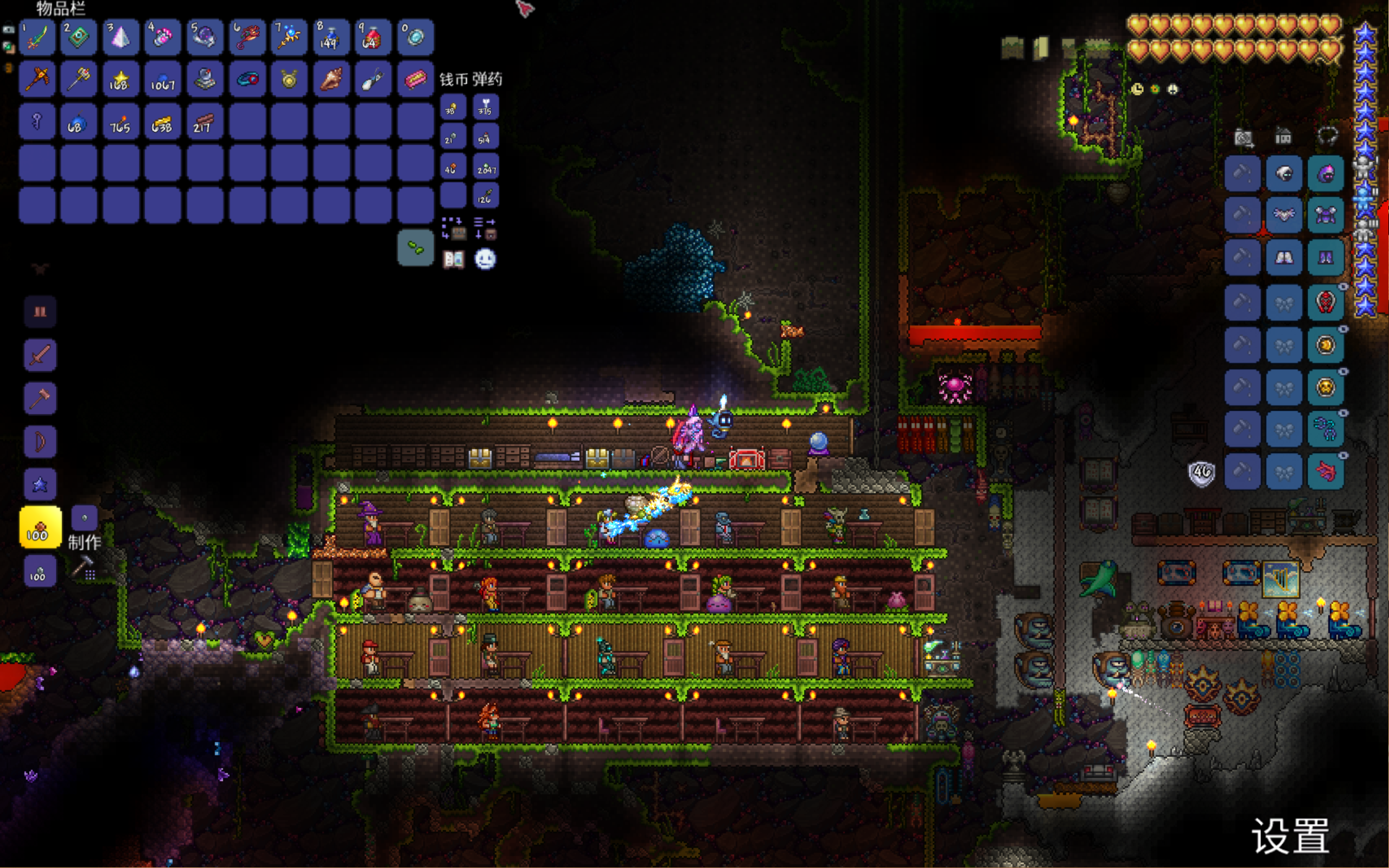Open the trash slot with green seeds
Viewport: 1389px width, 868px height.
(415, 248)
